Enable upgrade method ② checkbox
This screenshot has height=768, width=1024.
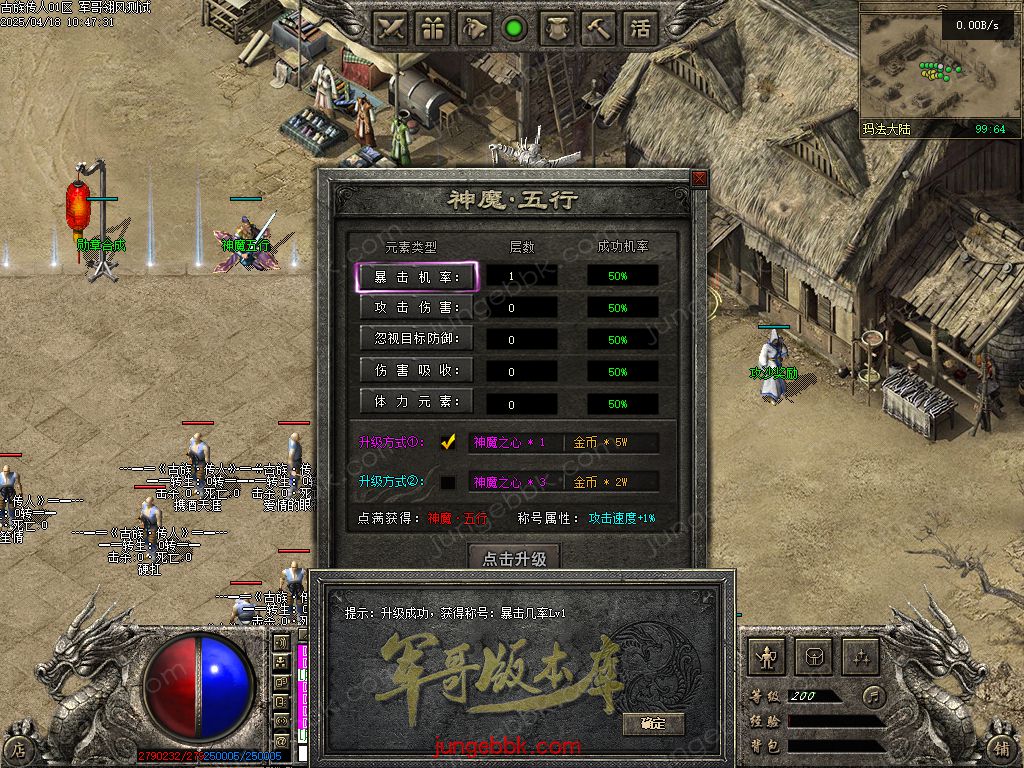click(448, 482)
